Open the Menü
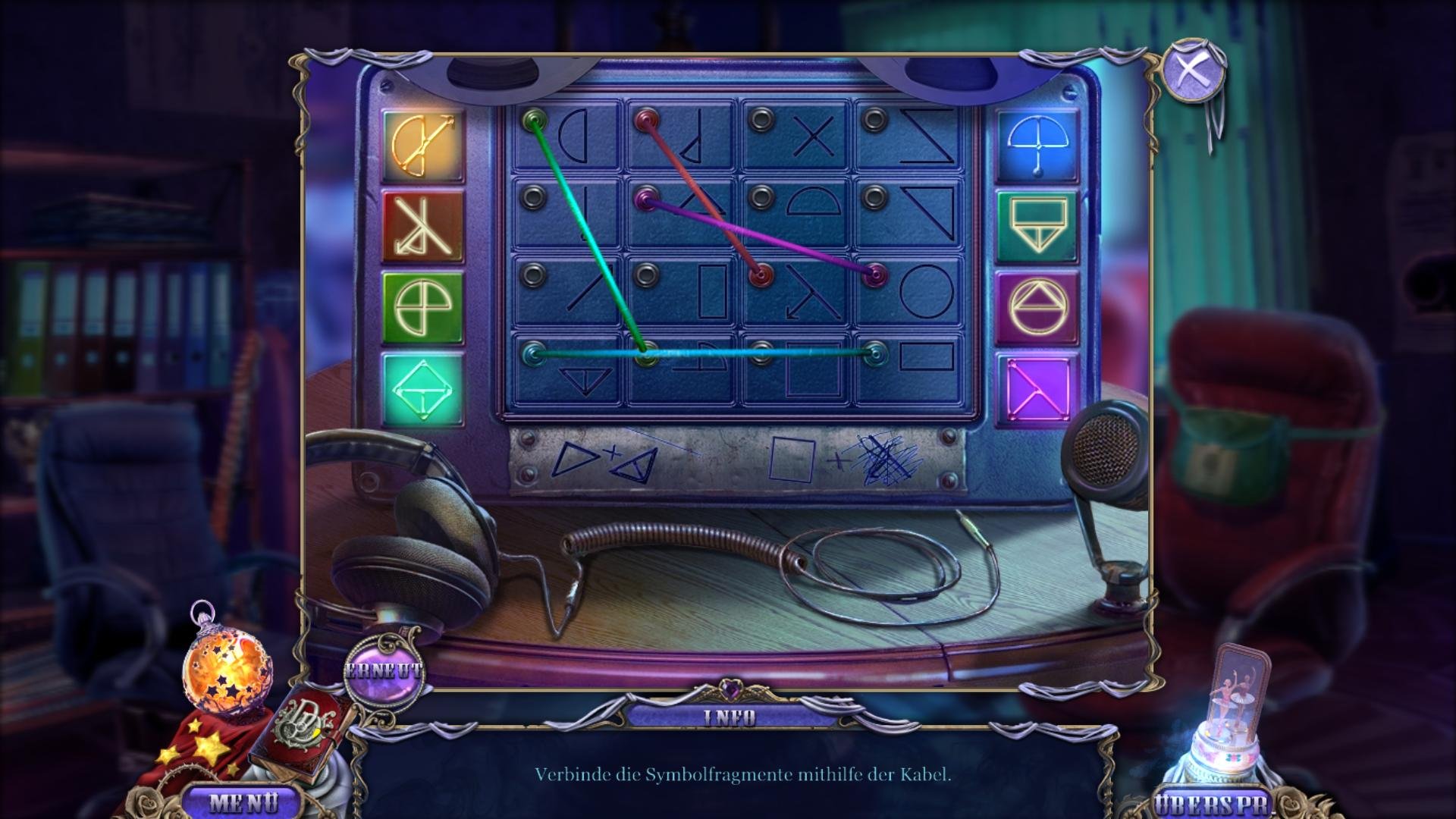Screen dimensions: 1456x819 (x=243, y=802)
